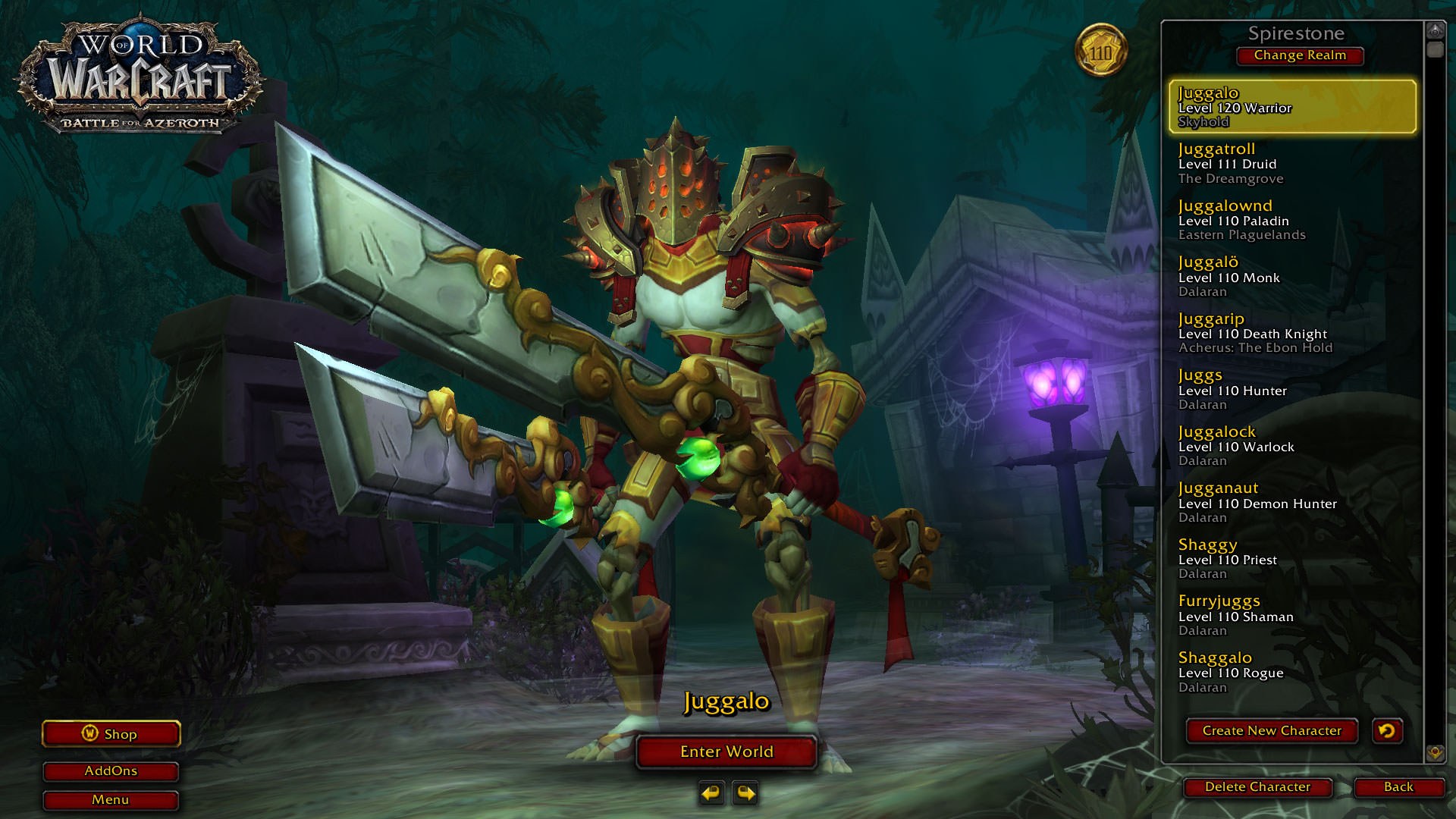This screenshot has width=1456, height=819.
Task: Enter the world with Juggalo
Action: (x=726, y=752)
